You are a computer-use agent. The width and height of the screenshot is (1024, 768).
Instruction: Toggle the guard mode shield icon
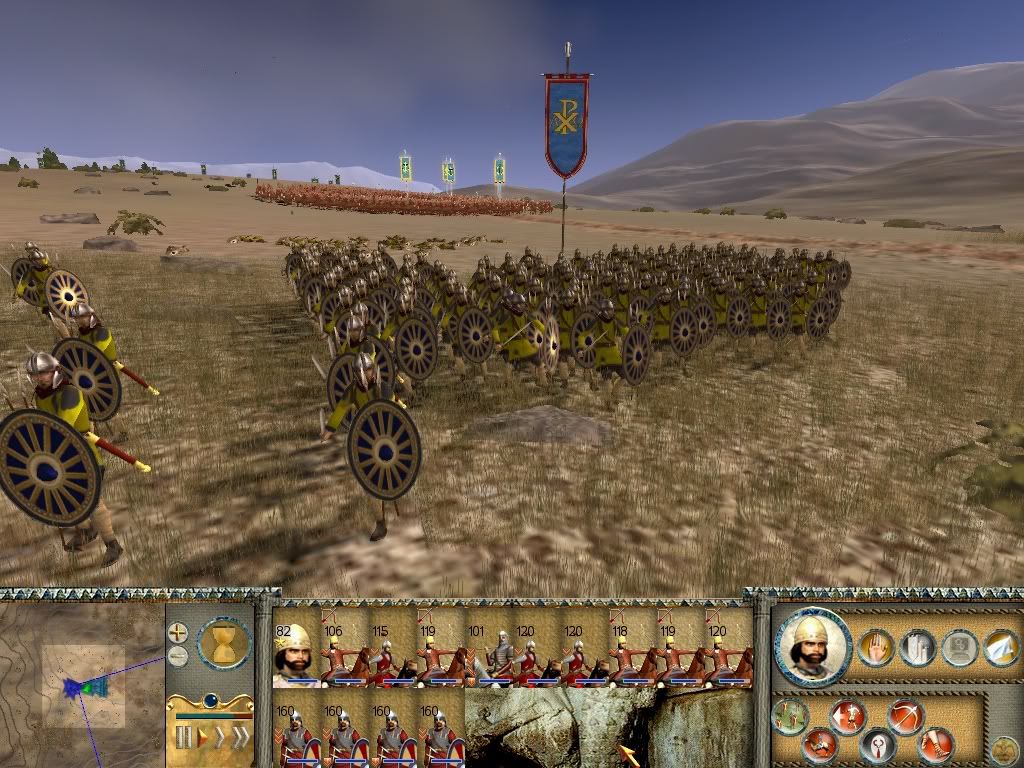[878, 746]
